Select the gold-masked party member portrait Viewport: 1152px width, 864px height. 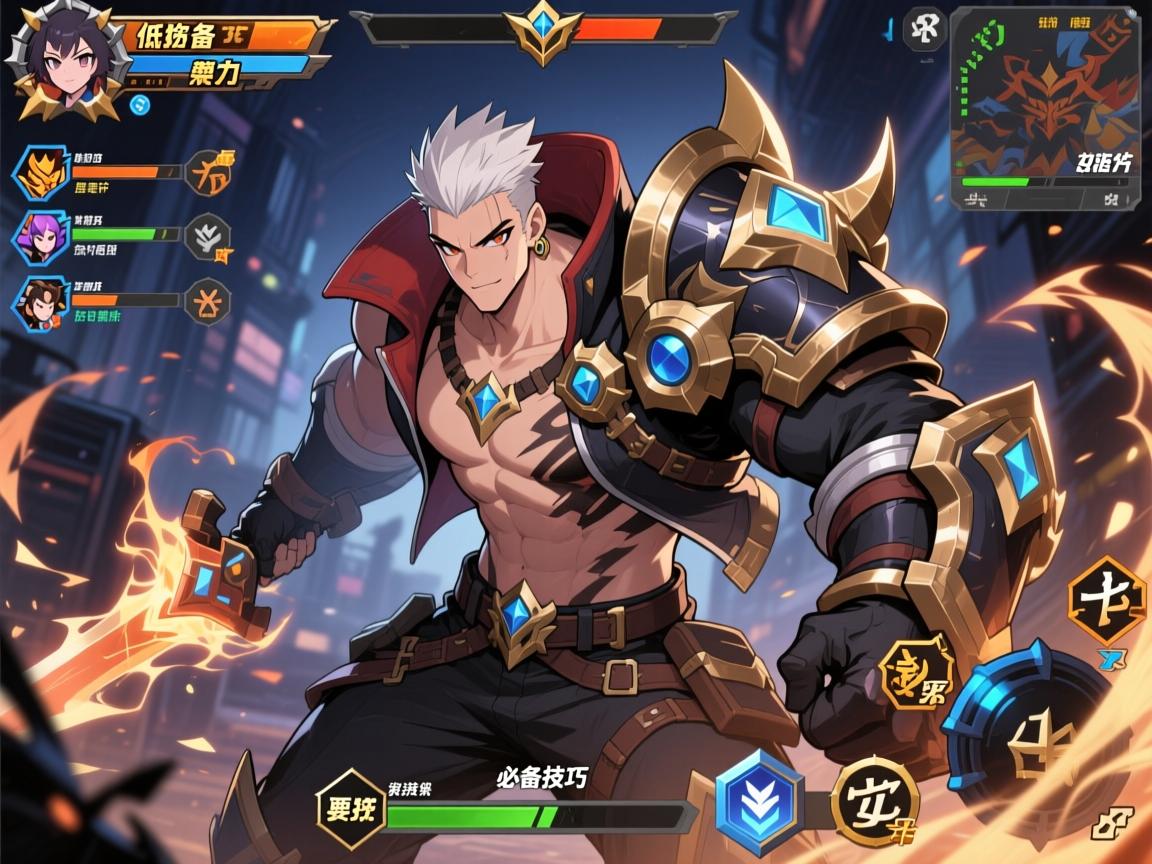click(x=41, y=172)
